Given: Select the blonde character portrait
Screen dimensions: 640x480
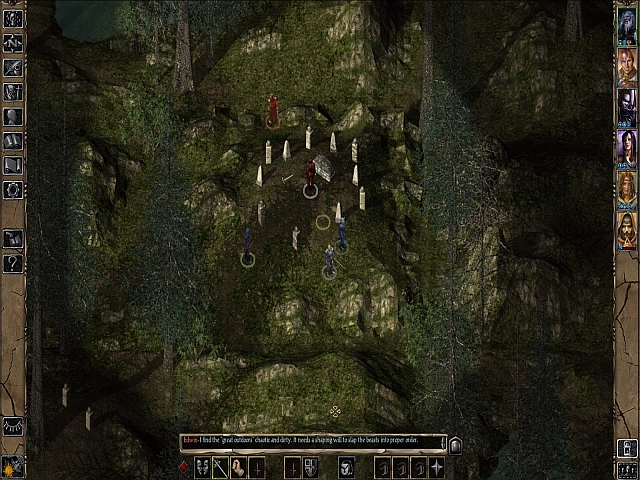Looking at the screenshot, I should point(626,188).
